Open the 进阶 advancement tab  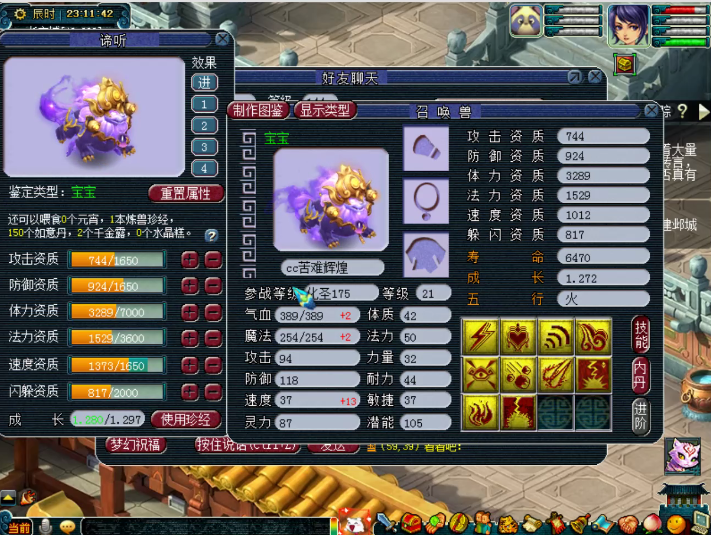click(x=641, y=412)
